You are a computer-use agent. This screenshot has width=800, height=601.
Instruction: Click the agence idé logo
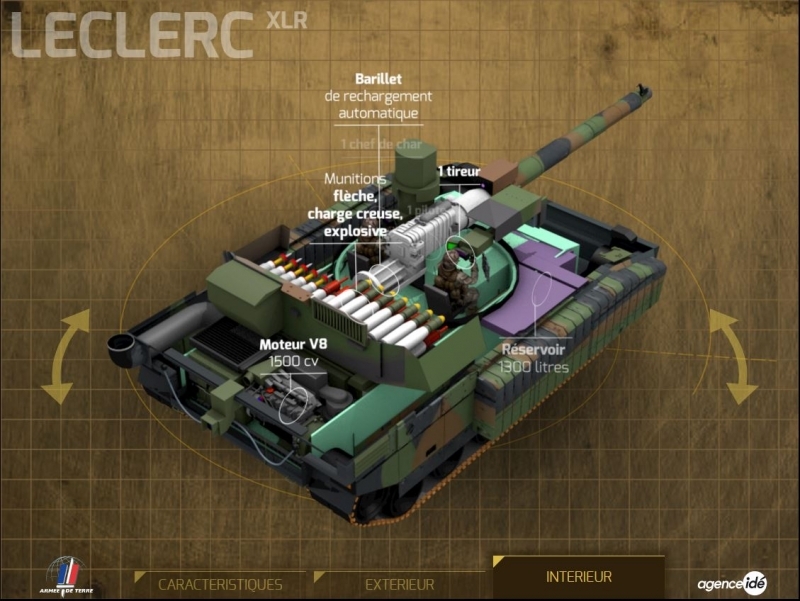pyautogui.click(x=732, y=583)
